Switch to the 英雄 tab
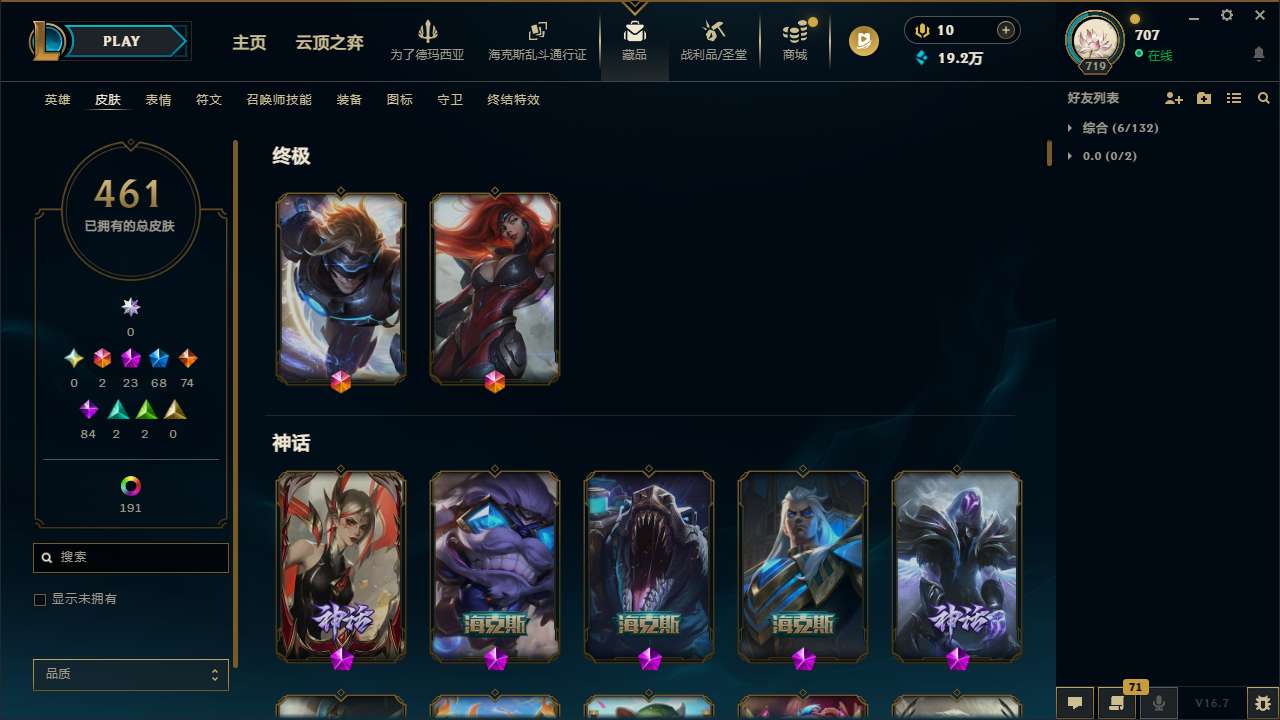 (57, 100)
